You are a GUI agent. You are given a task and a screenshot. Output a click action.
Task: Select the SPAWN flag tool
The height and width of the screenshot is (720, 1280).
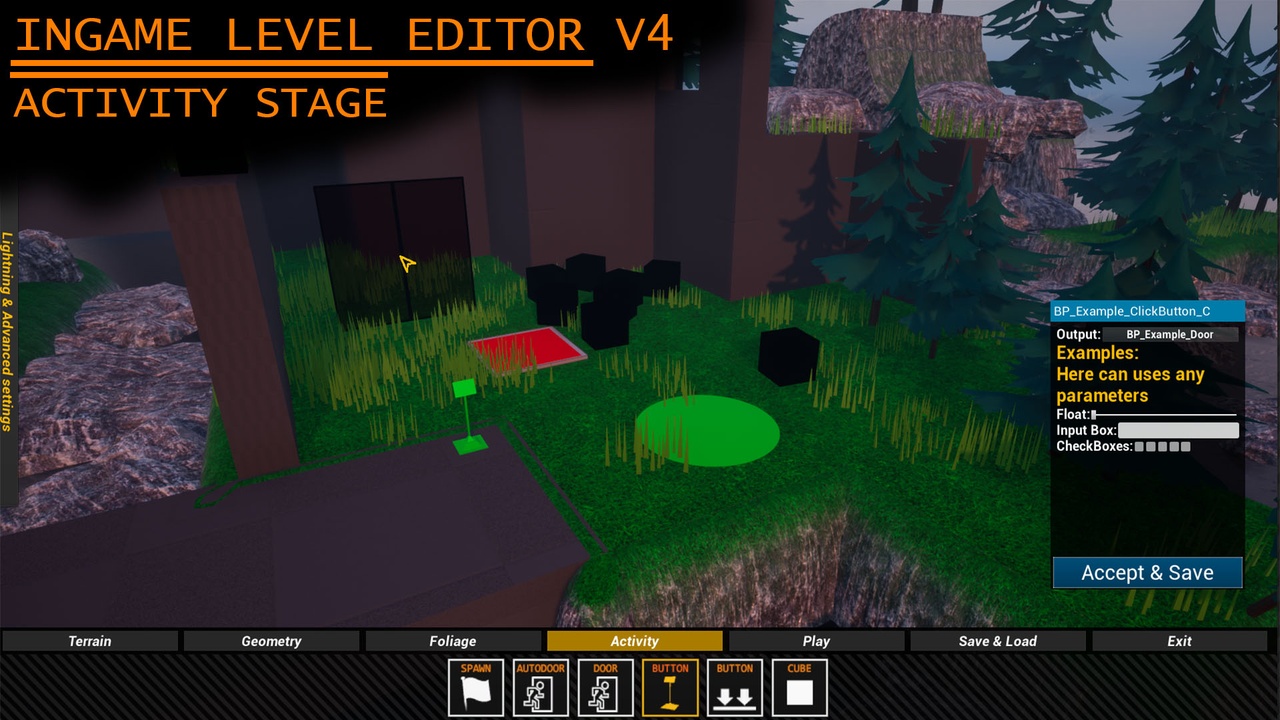tap(475, 687)
